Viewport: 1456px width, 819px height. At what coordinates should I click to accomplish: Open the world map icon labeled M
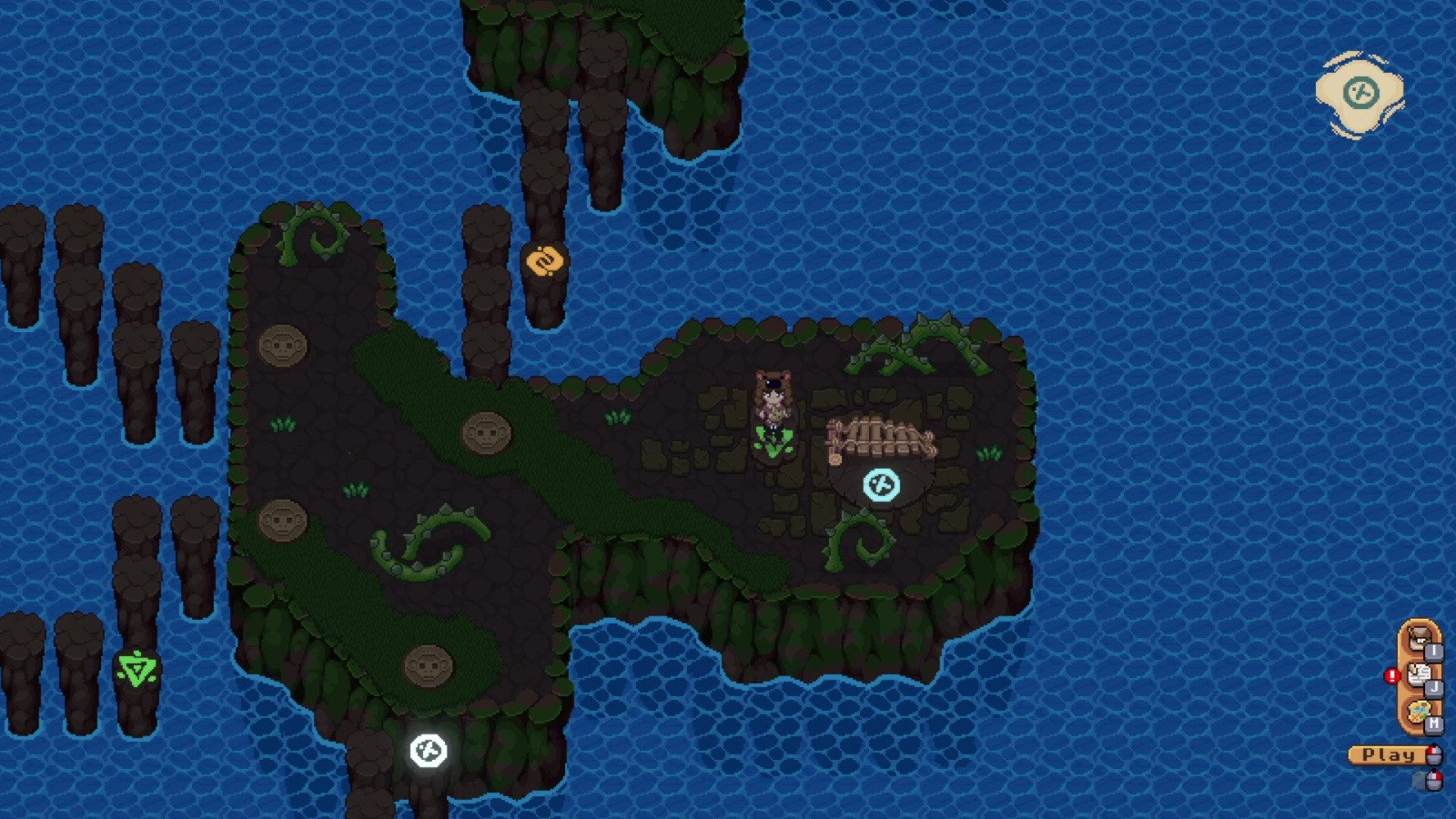1419,711
